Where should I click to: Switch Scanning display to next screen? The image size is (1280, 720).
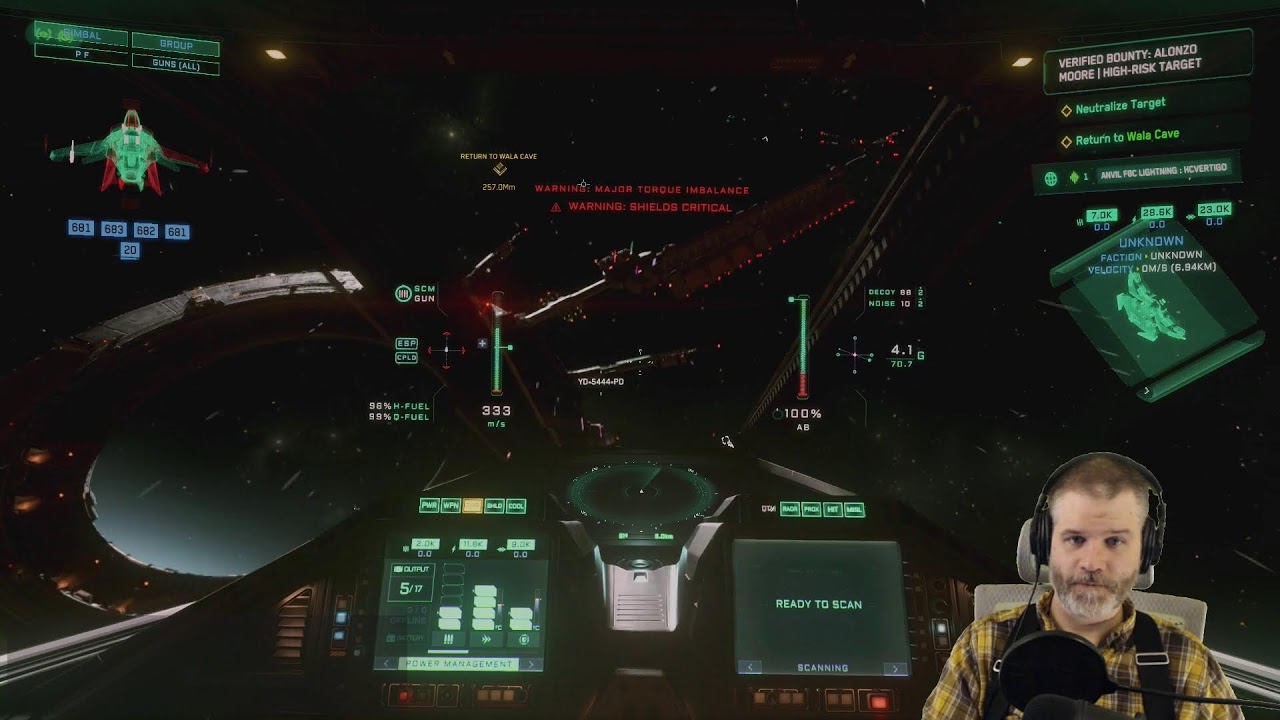point(895,668)
